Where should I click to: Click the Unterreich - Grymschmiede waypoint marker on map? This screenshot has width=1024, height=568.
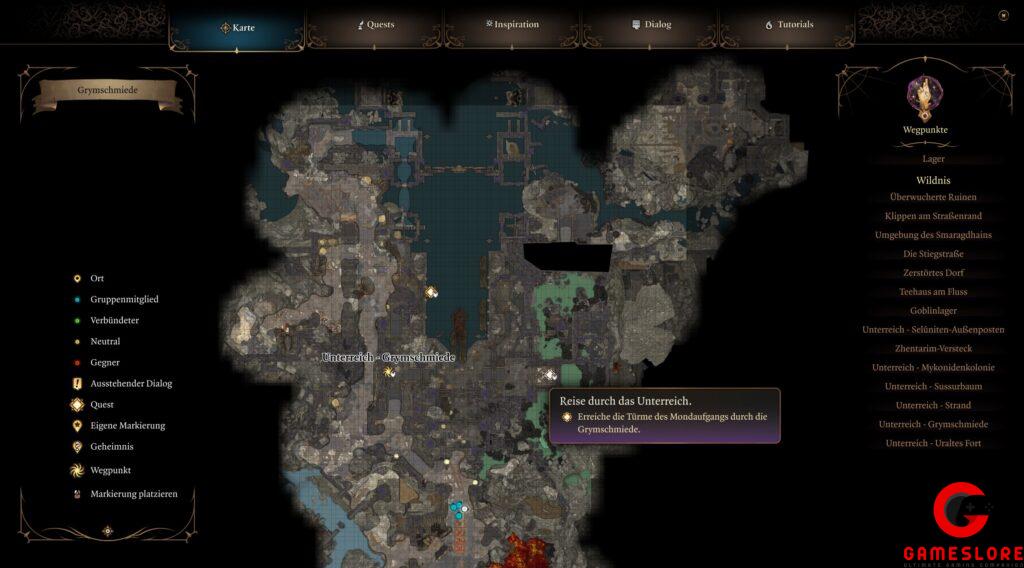[389, 372]
